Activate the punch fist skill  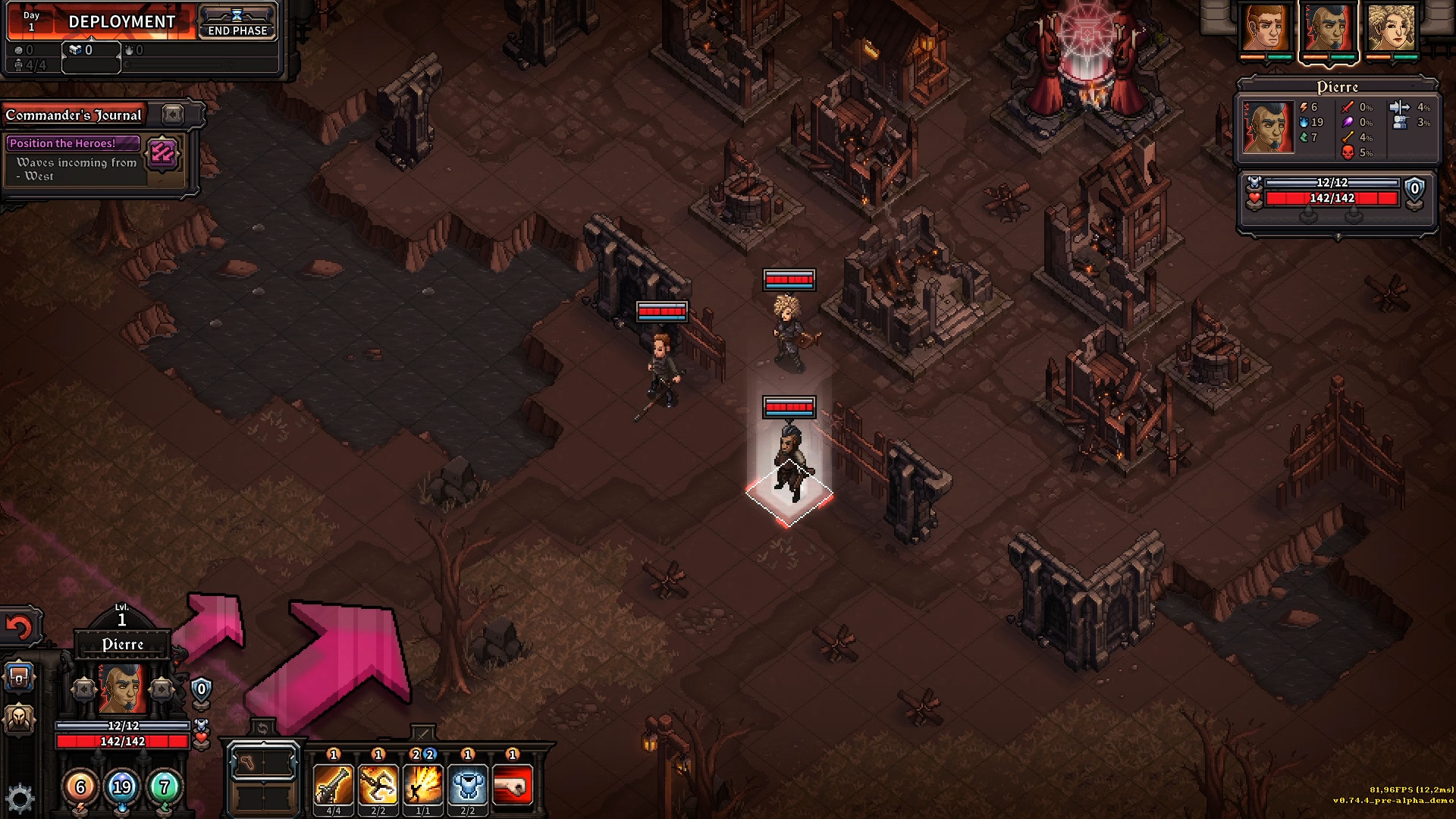pos(513,785)
